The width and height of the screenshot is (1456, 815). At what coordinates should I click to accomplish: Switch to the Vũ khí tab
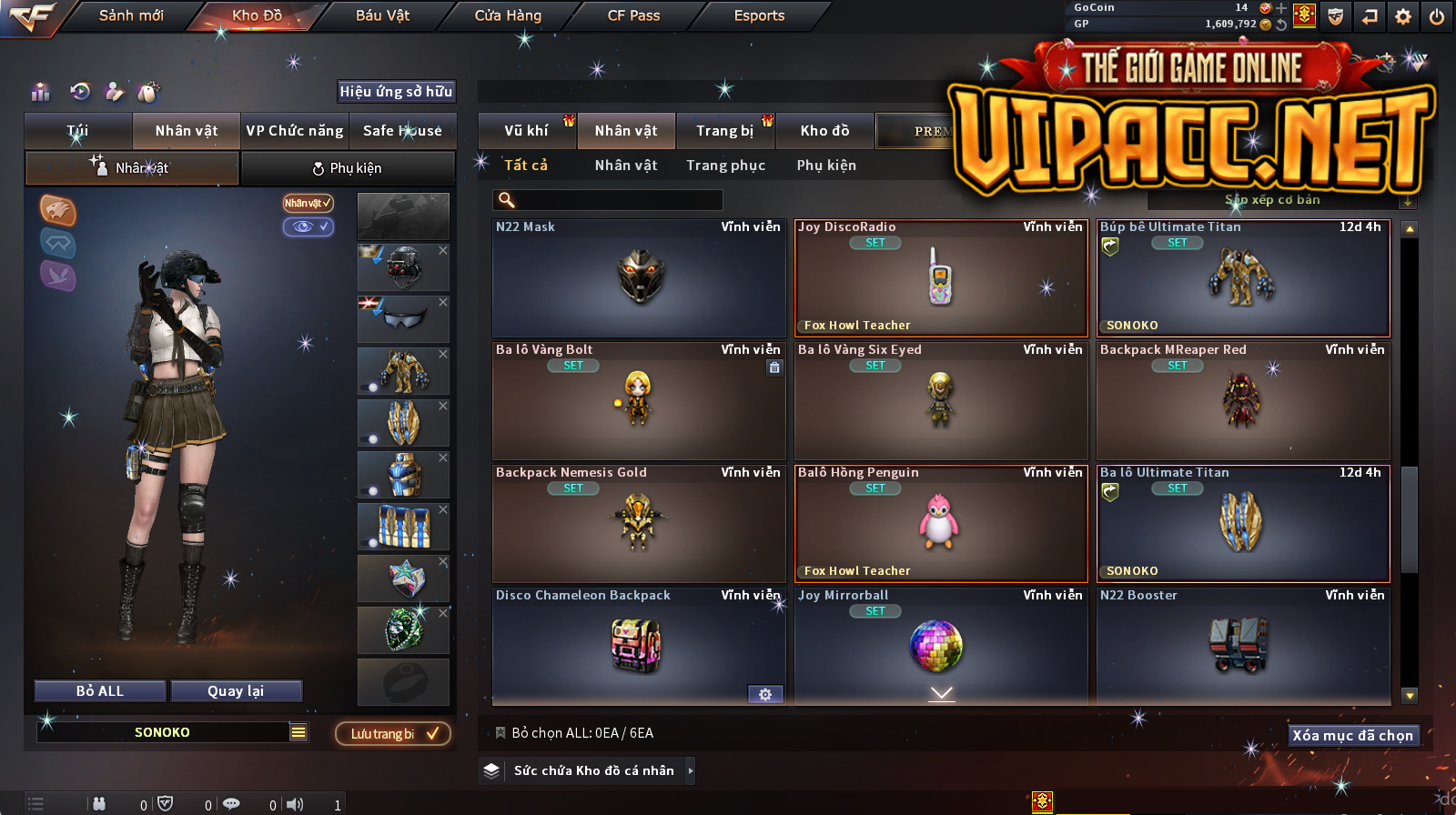point(526,131)
